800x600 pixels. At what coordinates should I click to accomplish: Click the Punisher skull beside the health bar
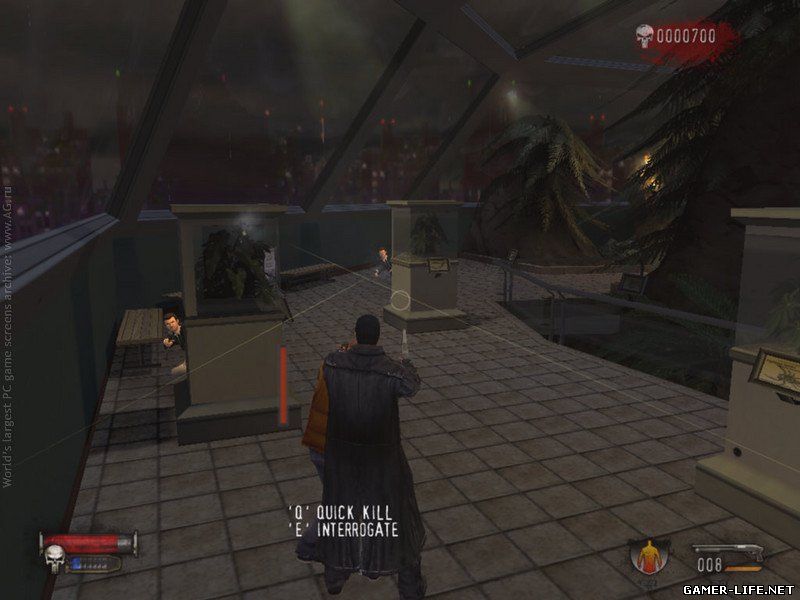(52, 553)
